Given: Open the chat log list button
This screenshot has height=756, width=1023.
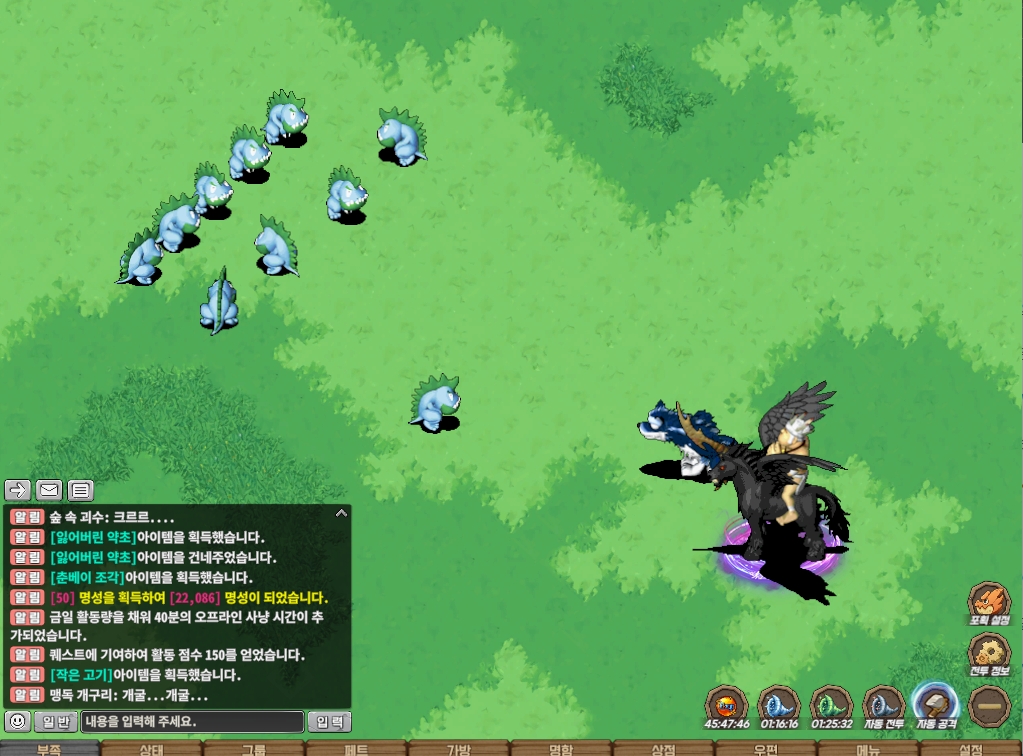Looking at the screenshot, I should pyautogui.click(x=80, y=490).
